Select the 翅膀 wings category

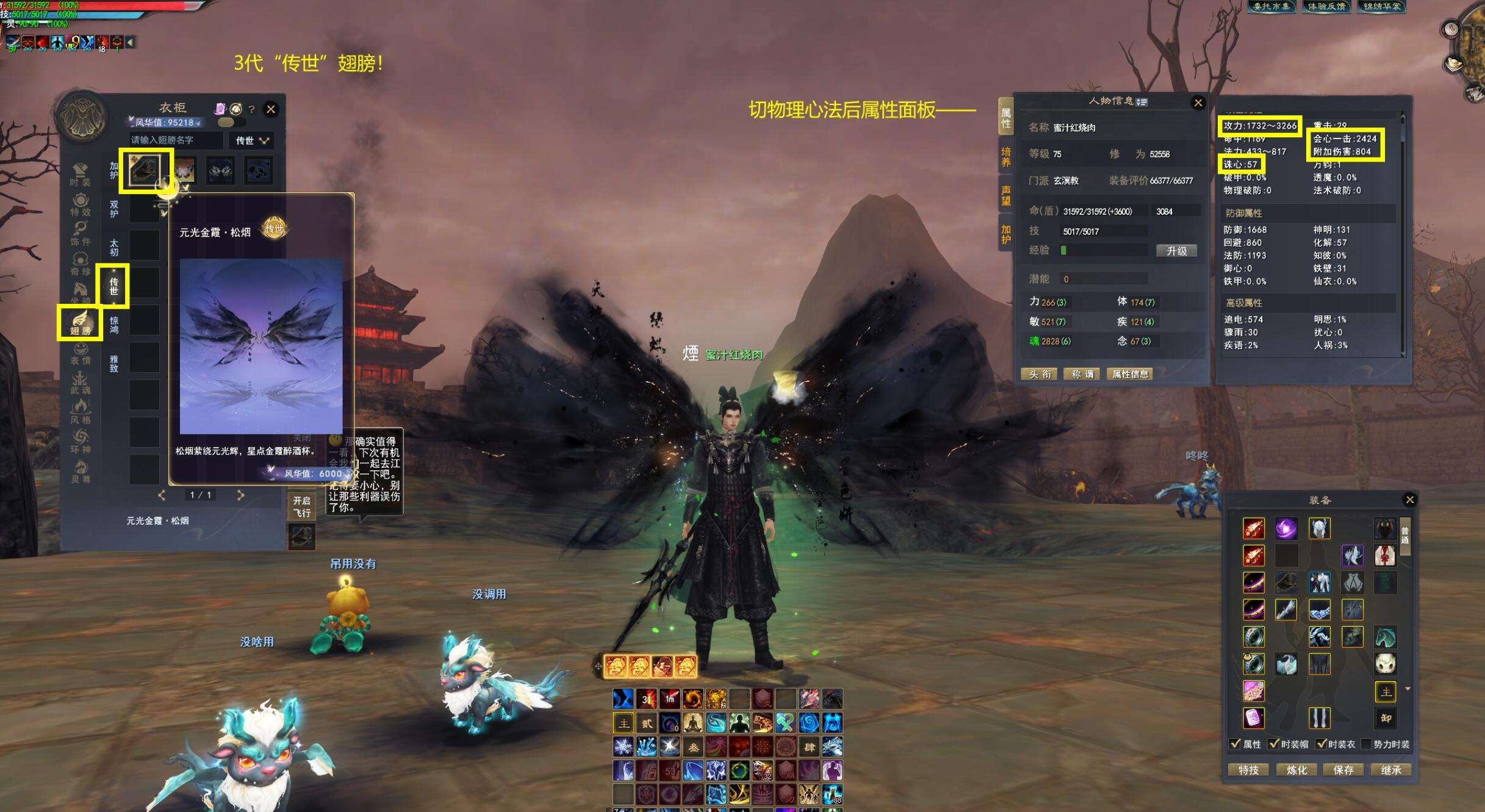[81, 323]
